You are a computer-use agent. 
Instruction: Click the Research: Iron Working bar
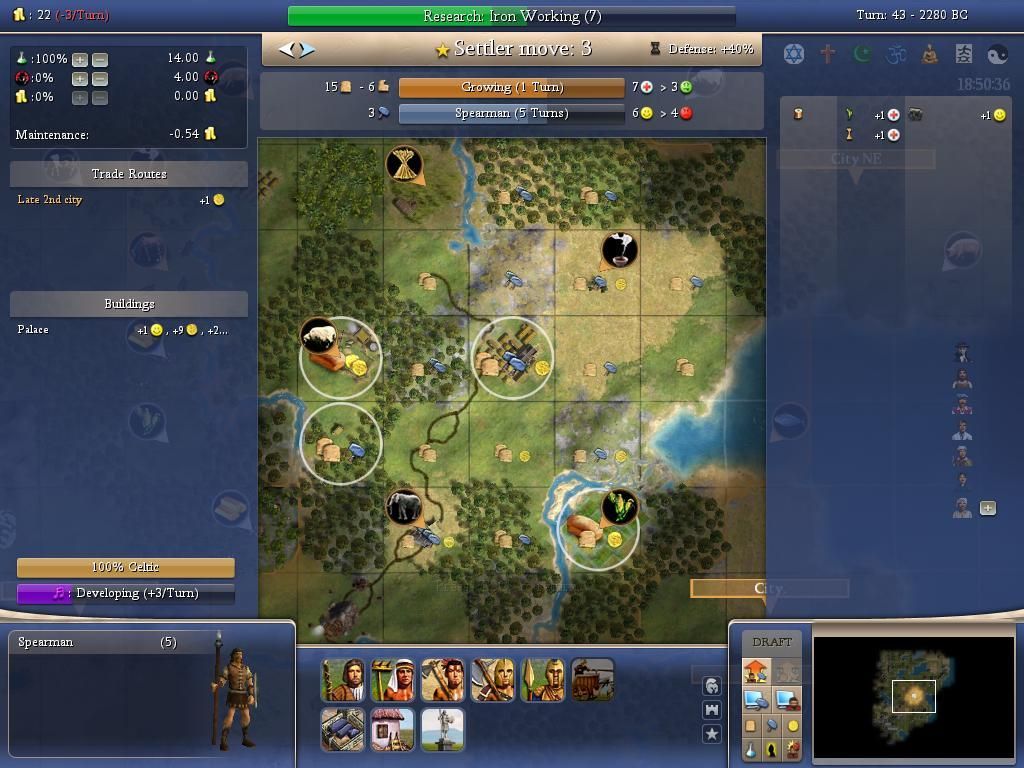click(x=511, y=16)
